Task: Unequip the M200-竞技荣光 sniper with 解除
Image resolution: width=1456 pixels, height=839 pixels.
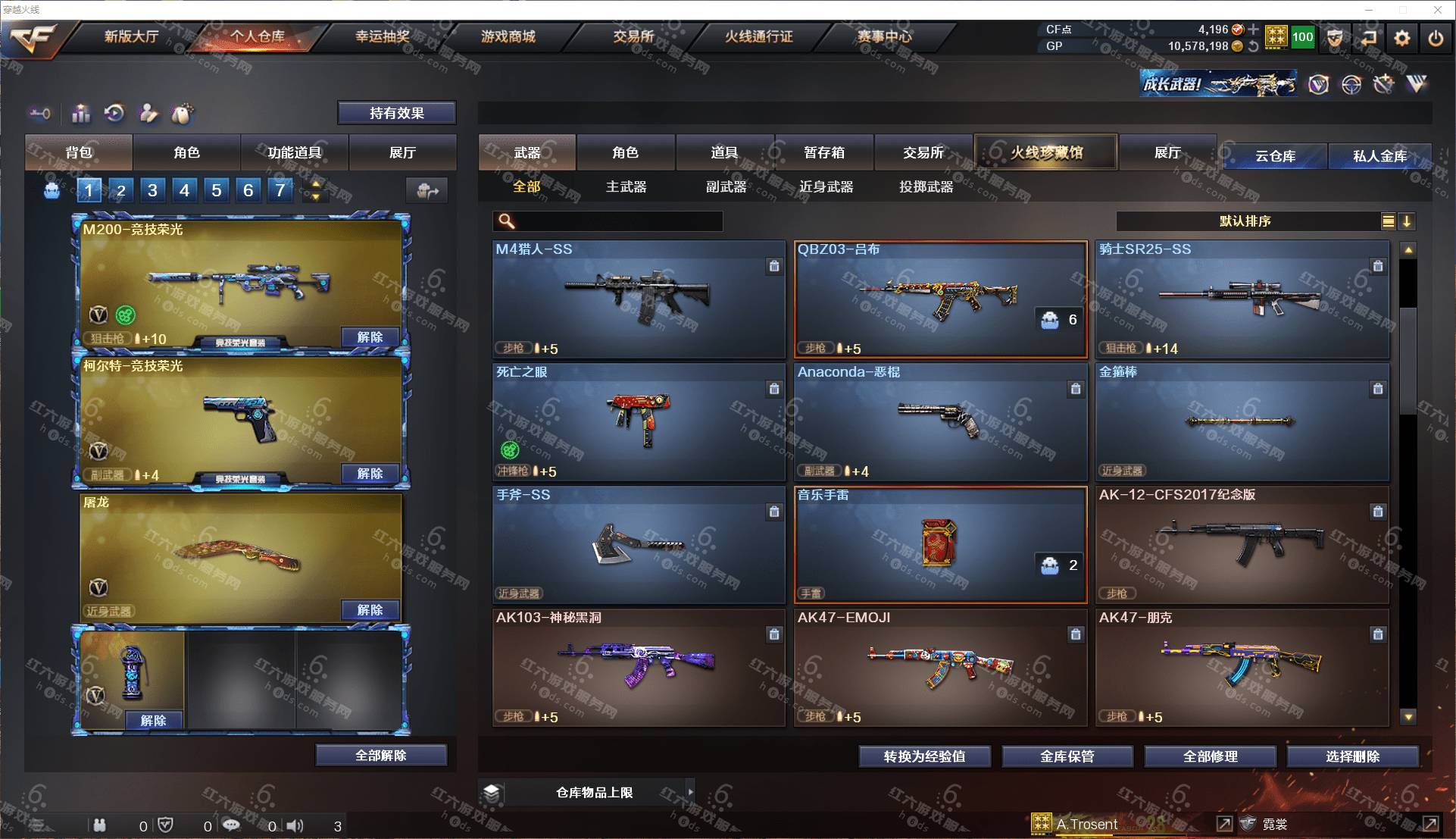Action: coord(370,337)
